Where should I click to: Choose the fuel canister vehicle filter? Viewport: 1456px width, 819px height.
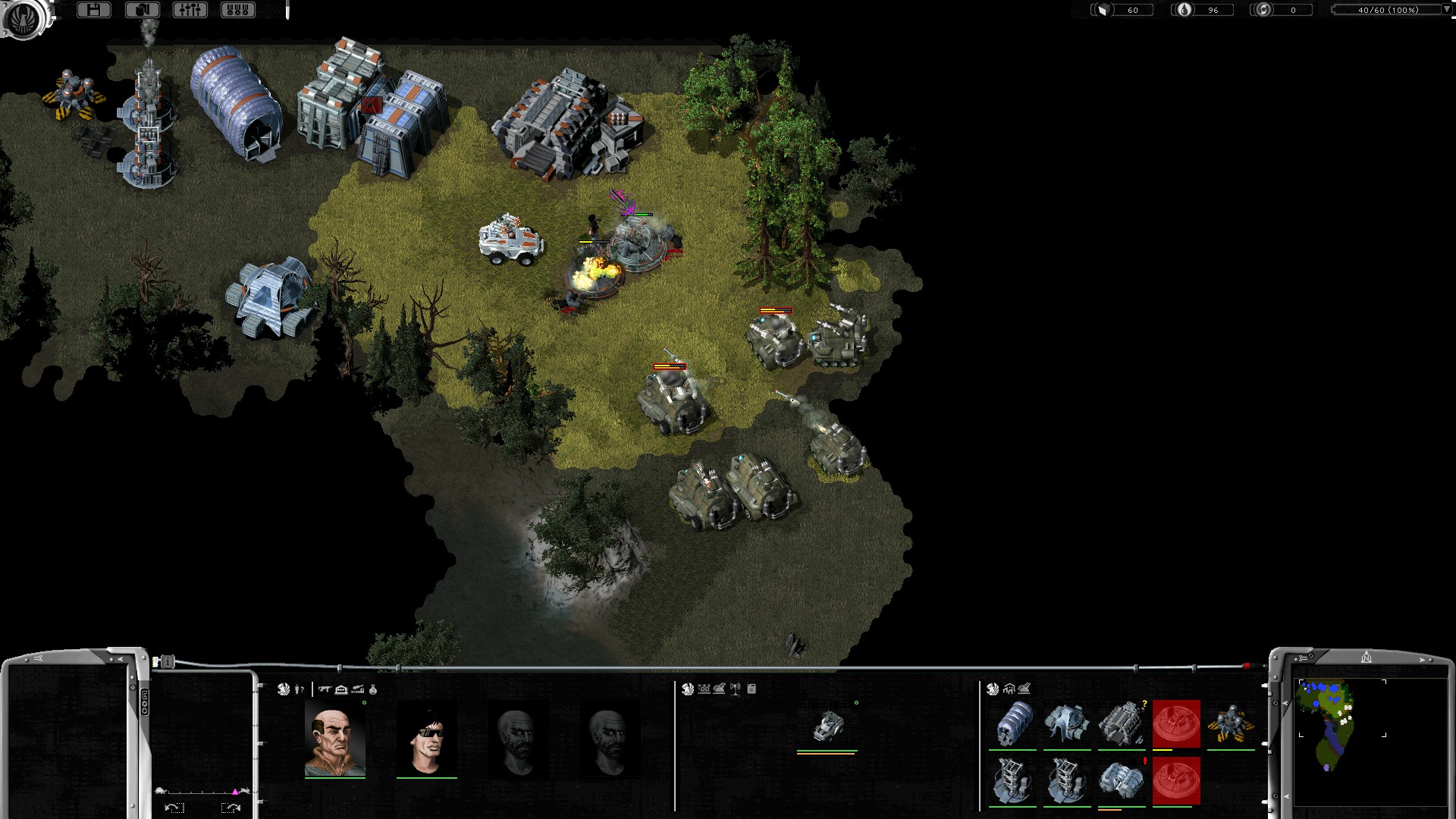click(752, 689)
